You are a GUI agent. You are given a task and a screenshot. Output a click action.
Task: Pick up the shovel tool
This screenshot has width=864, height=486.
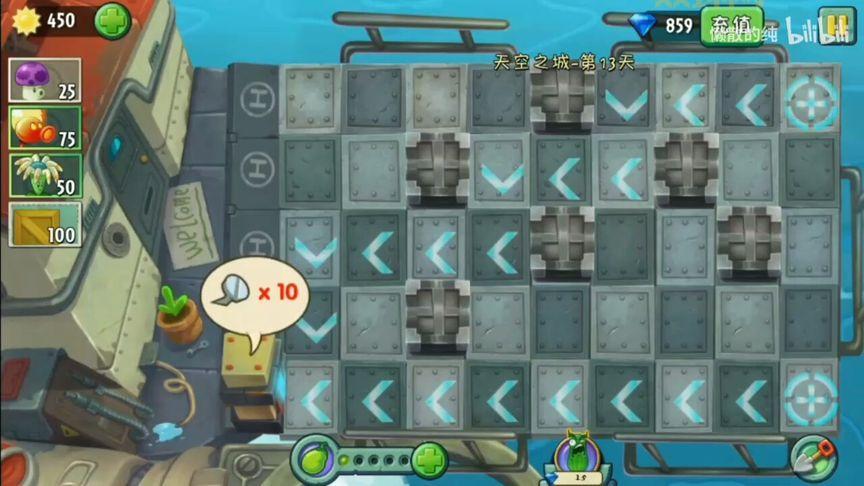pyautogui.click(x=813, y=458)
